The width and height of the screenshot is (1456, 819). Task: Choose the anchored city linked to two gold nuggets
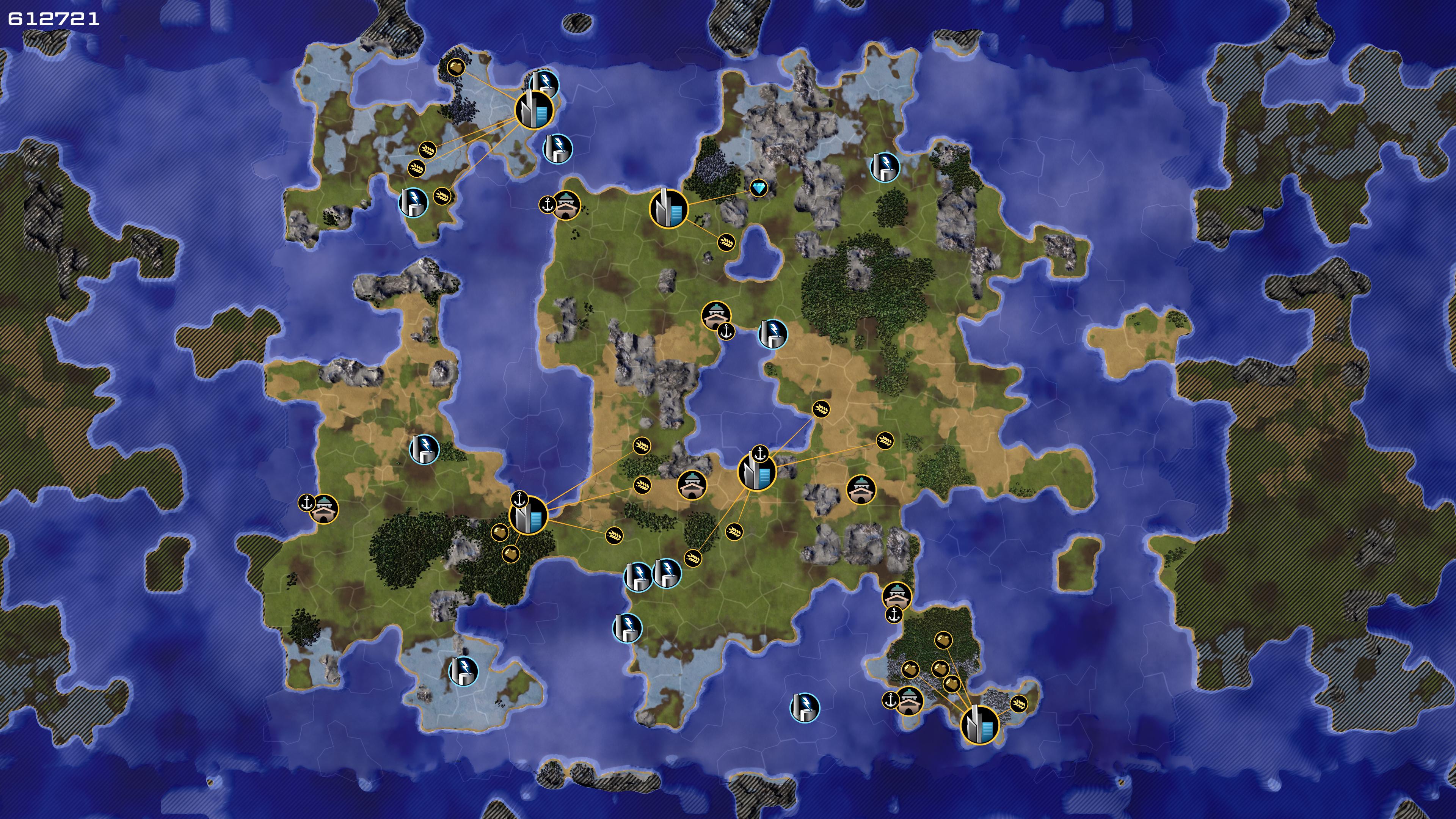pos(529,515)
